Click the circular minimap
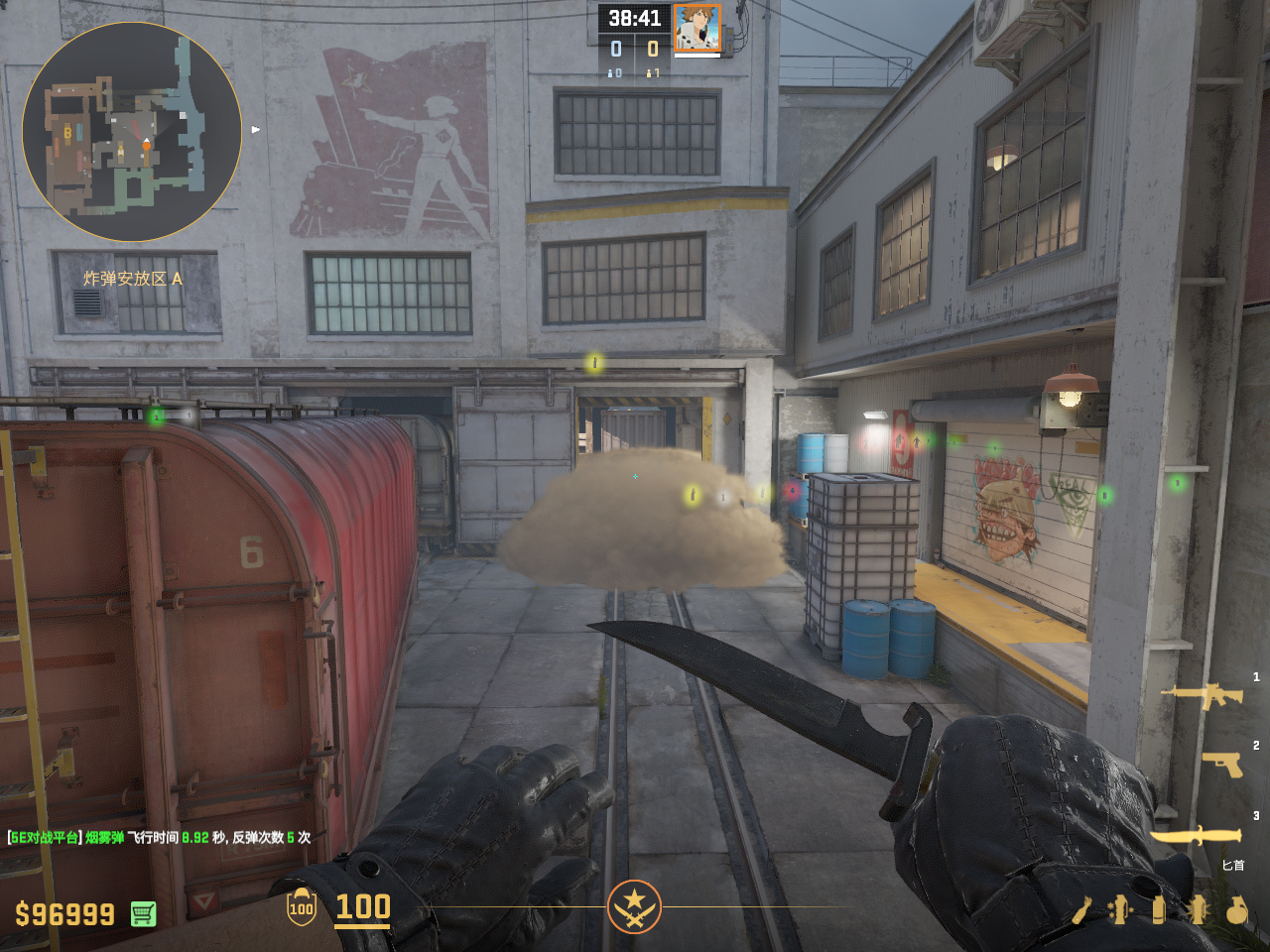Viewport: 1270px width, 952px height. pyautogui.click(x=132, y=132)
